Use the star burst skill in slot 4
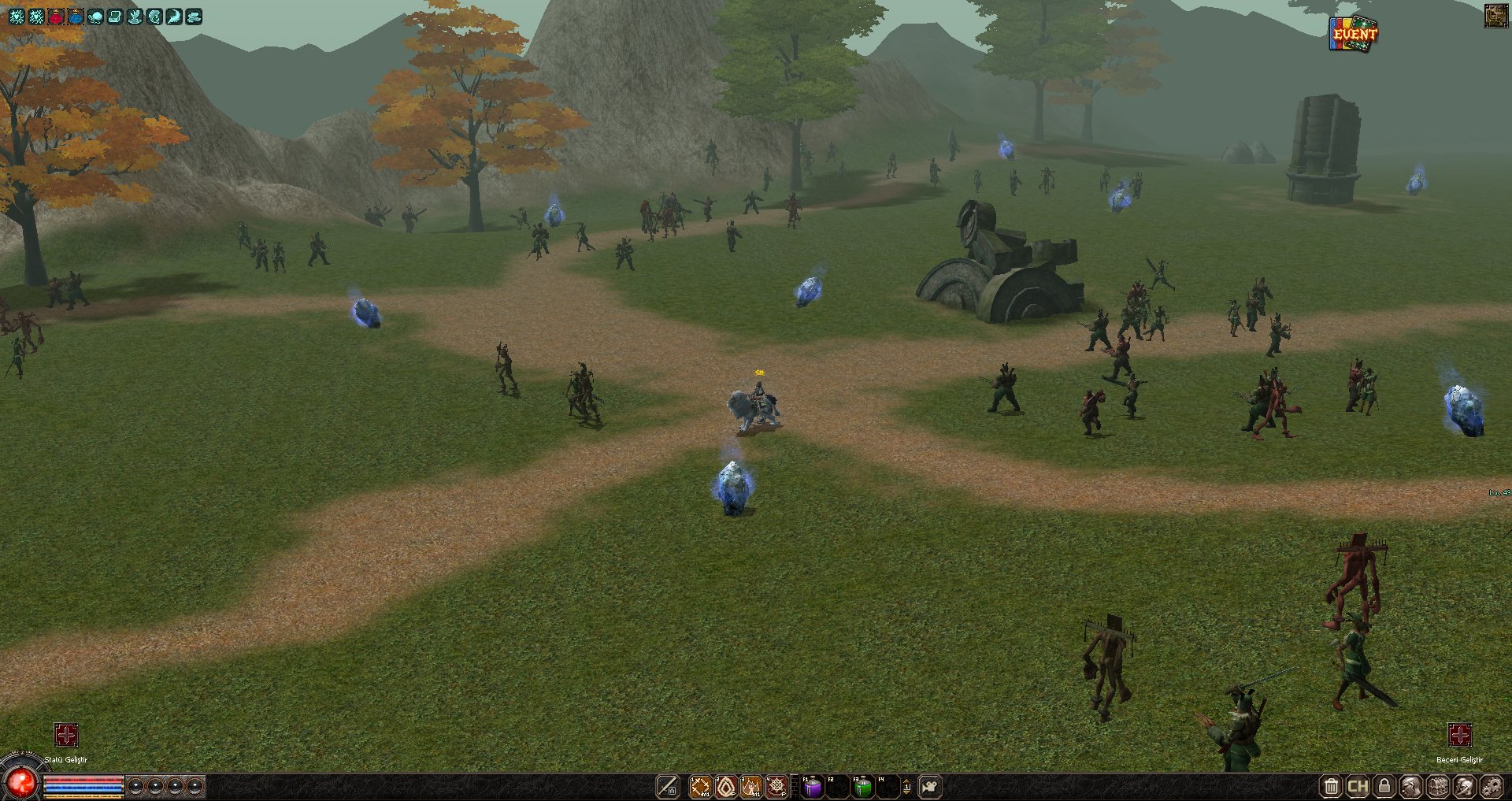This screenshot has width=1512, height=801. point(776,786)
